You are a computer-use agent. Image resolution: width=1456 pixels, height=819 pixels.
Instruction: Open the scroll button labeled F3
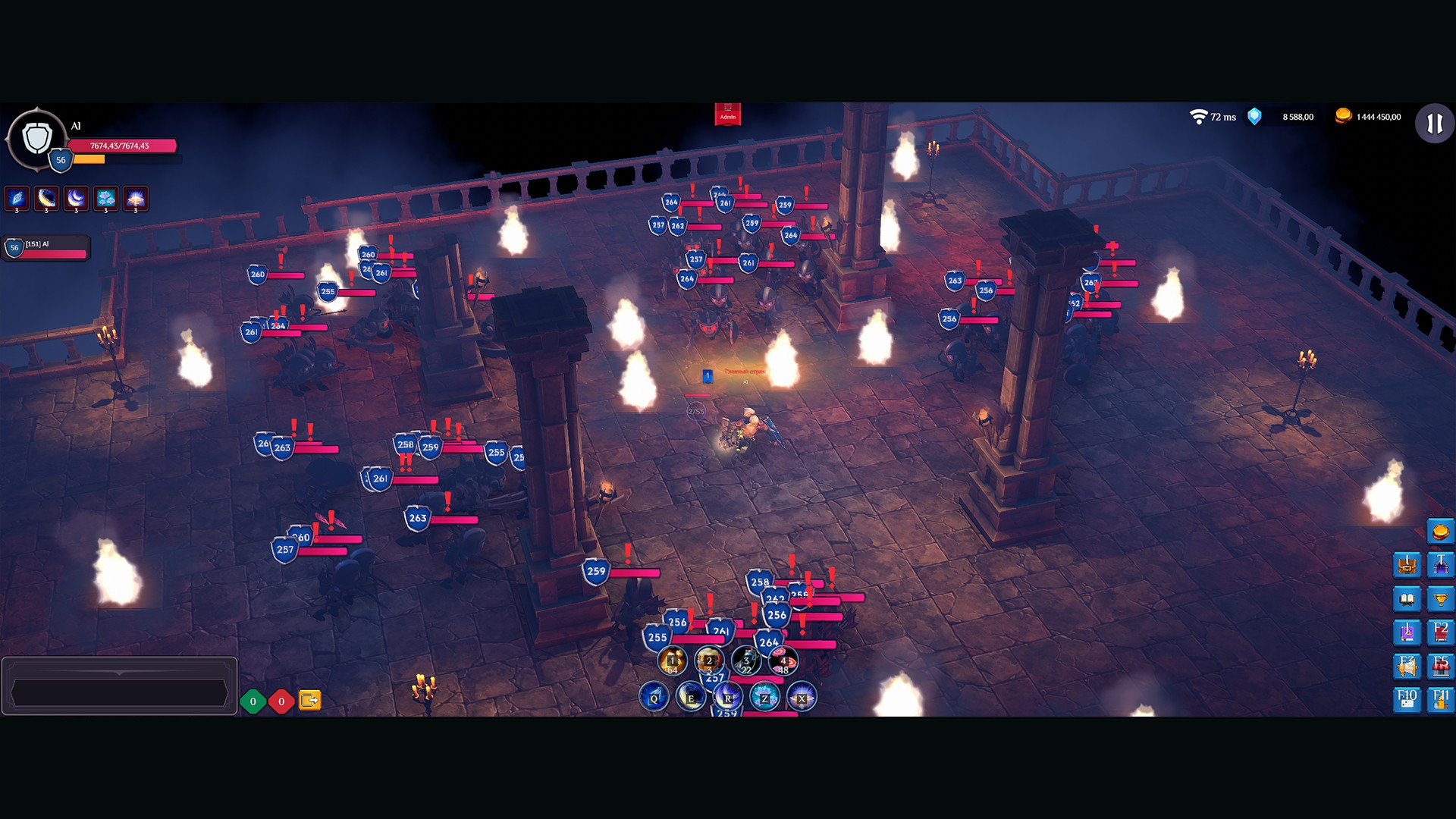[1407, 666]
